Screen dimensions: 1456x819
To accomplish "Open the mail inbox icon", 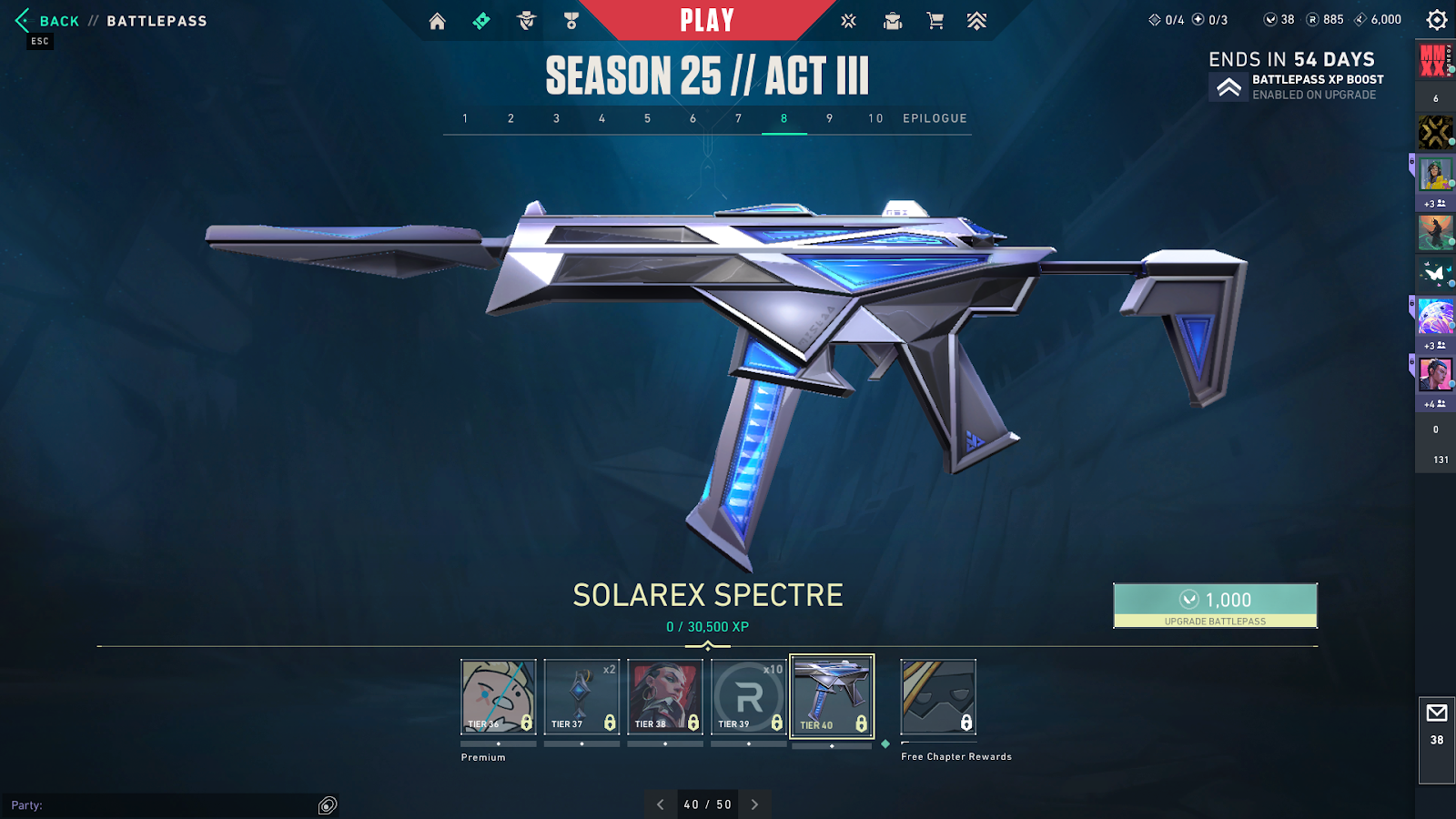I will [1437, 713].
